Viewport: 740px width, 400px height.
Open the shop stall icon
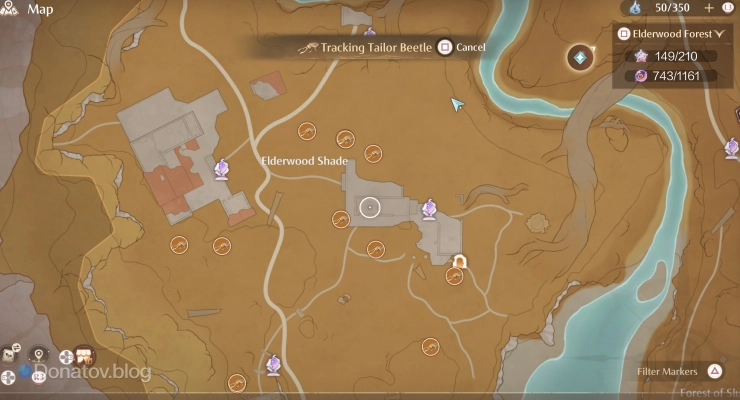tap(85, 355)
